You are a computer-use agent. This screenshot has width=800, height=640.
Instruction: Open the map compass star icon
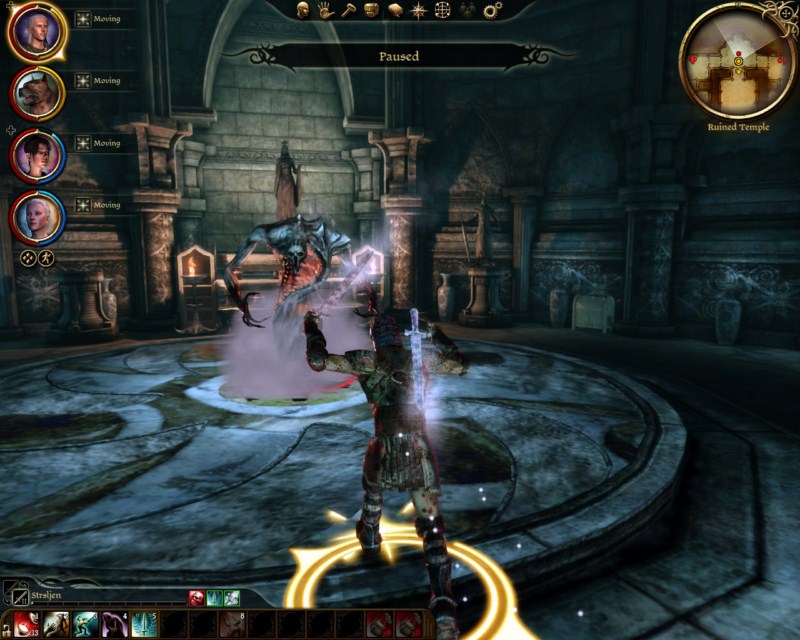[419, 10]
